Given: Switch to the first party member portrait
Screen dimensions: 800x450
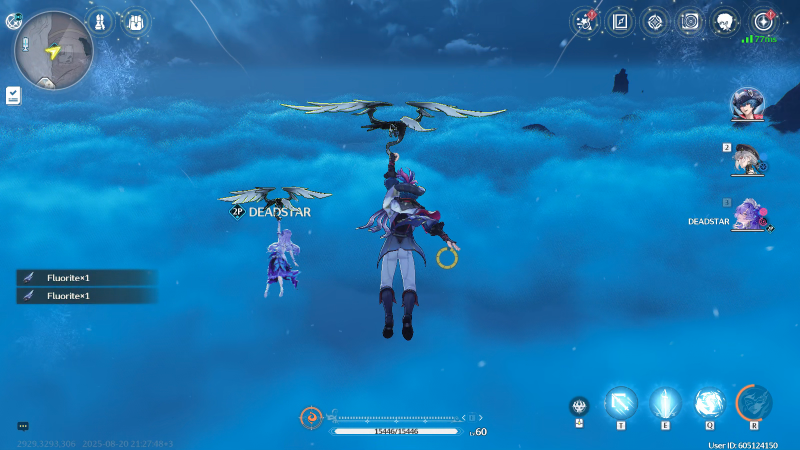Looking at the screenshot, I should 745,104.
